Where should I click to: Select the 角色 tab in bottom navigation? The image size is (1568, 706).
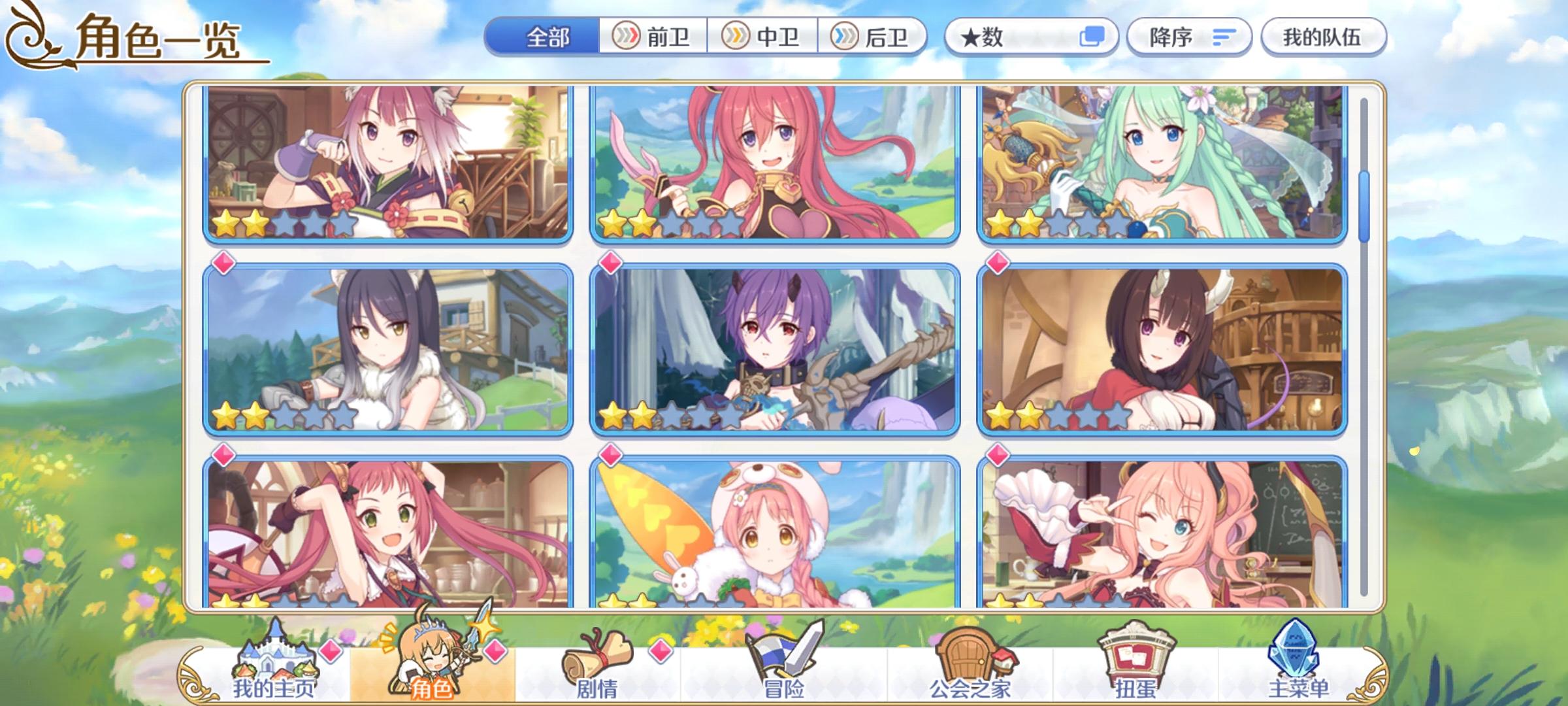pos(432,668)
